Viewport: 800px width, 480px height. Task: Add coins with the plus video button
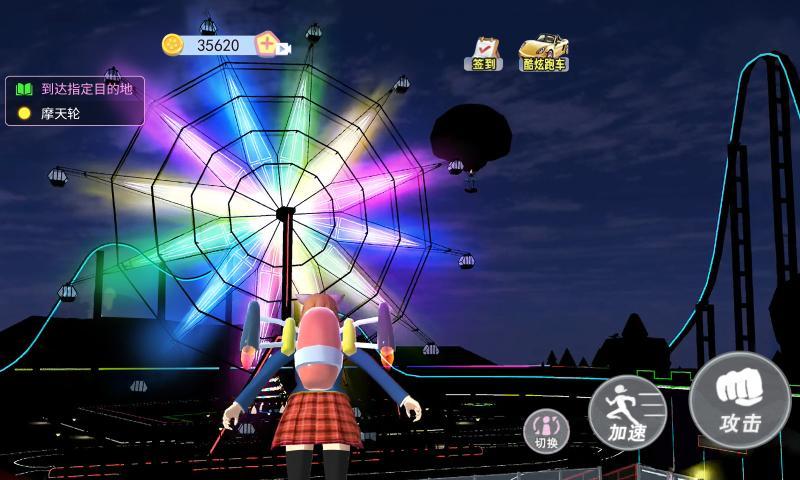tap(270, 45)
